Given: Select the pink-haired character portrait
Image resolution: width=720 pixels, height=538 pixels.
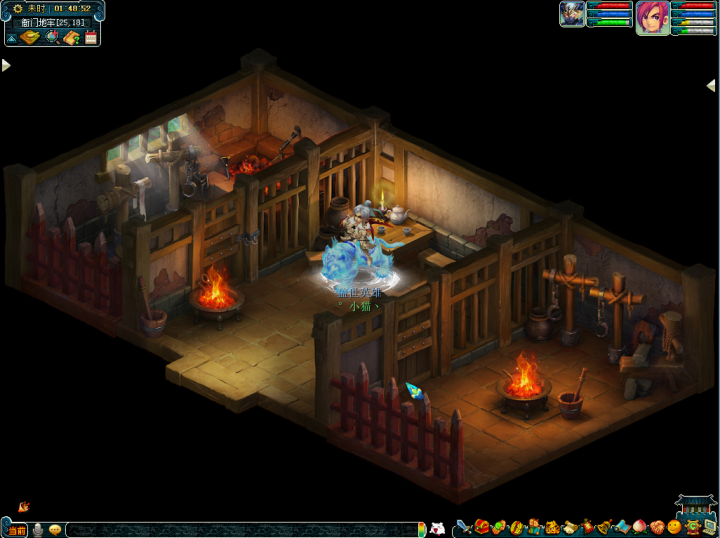Looking at the screenshot, I should [652, 17].
